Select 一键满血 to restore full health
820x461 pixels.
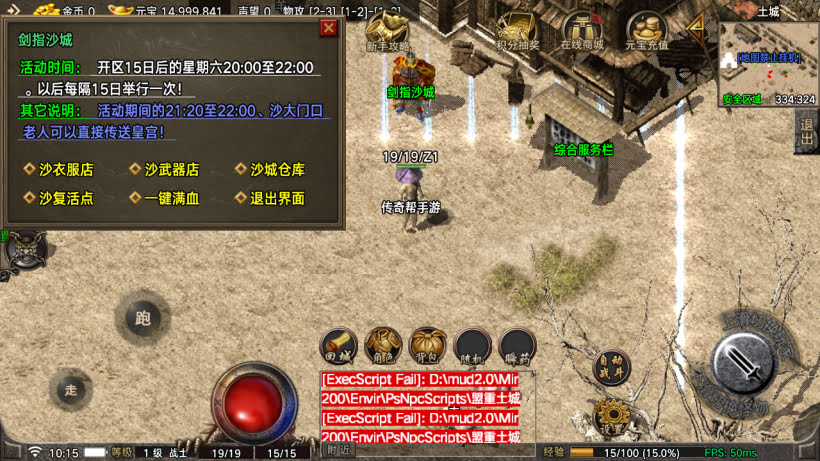point(171,198)
